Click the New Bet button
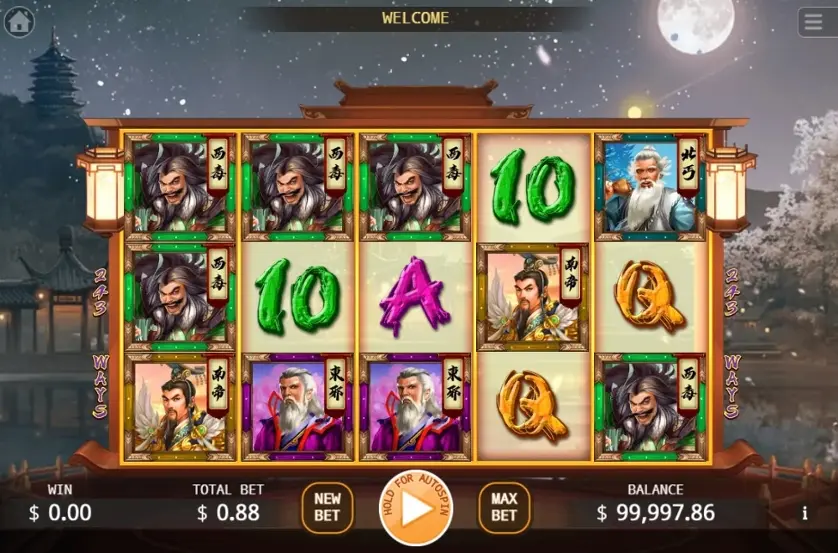This screenshot has height=553, width=838. [327, 507]
